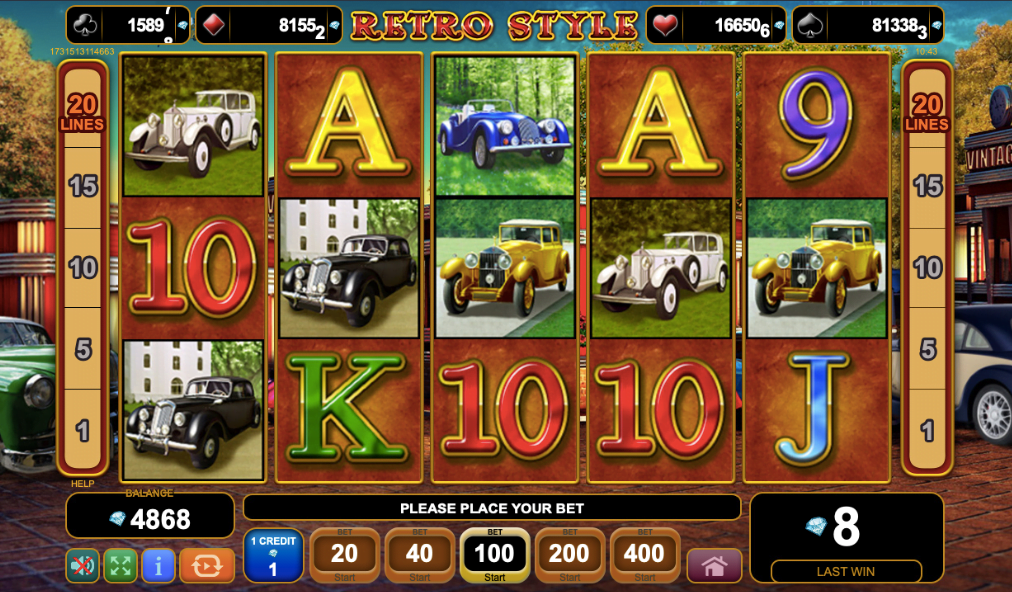Enter fullscreen with the green arrows icon

[120, 566]
